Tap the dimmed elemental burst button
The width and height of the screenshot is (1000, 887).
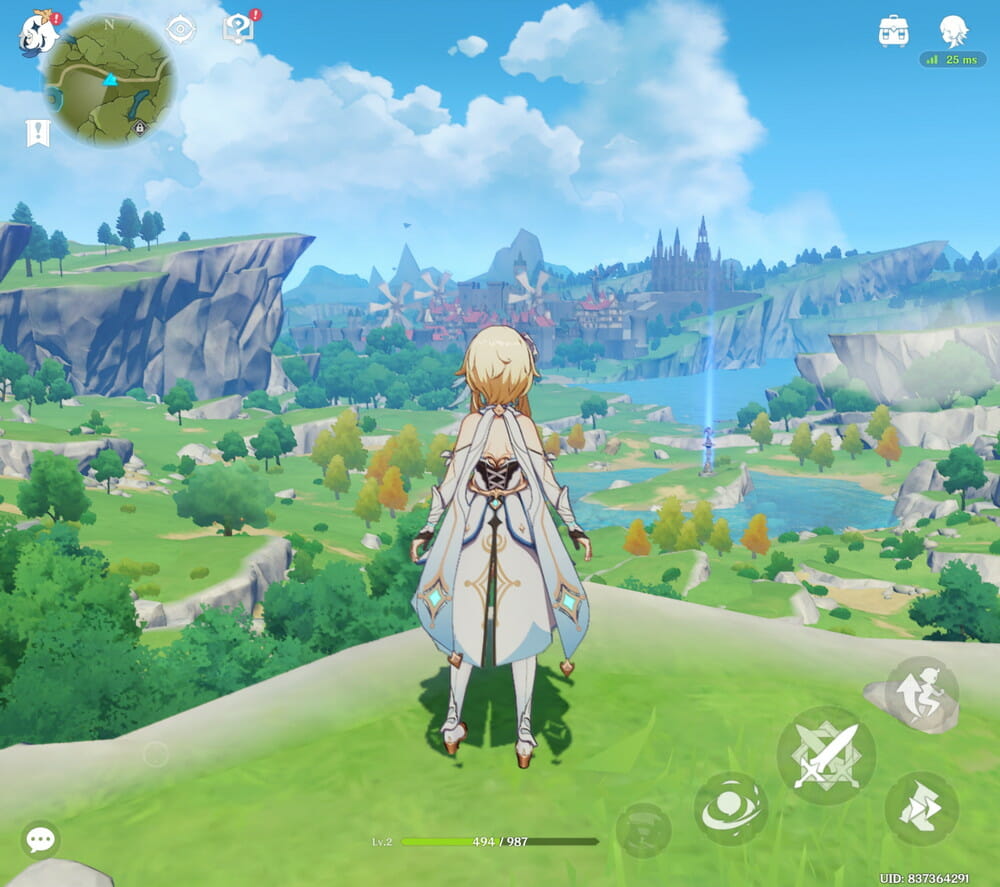643,830
